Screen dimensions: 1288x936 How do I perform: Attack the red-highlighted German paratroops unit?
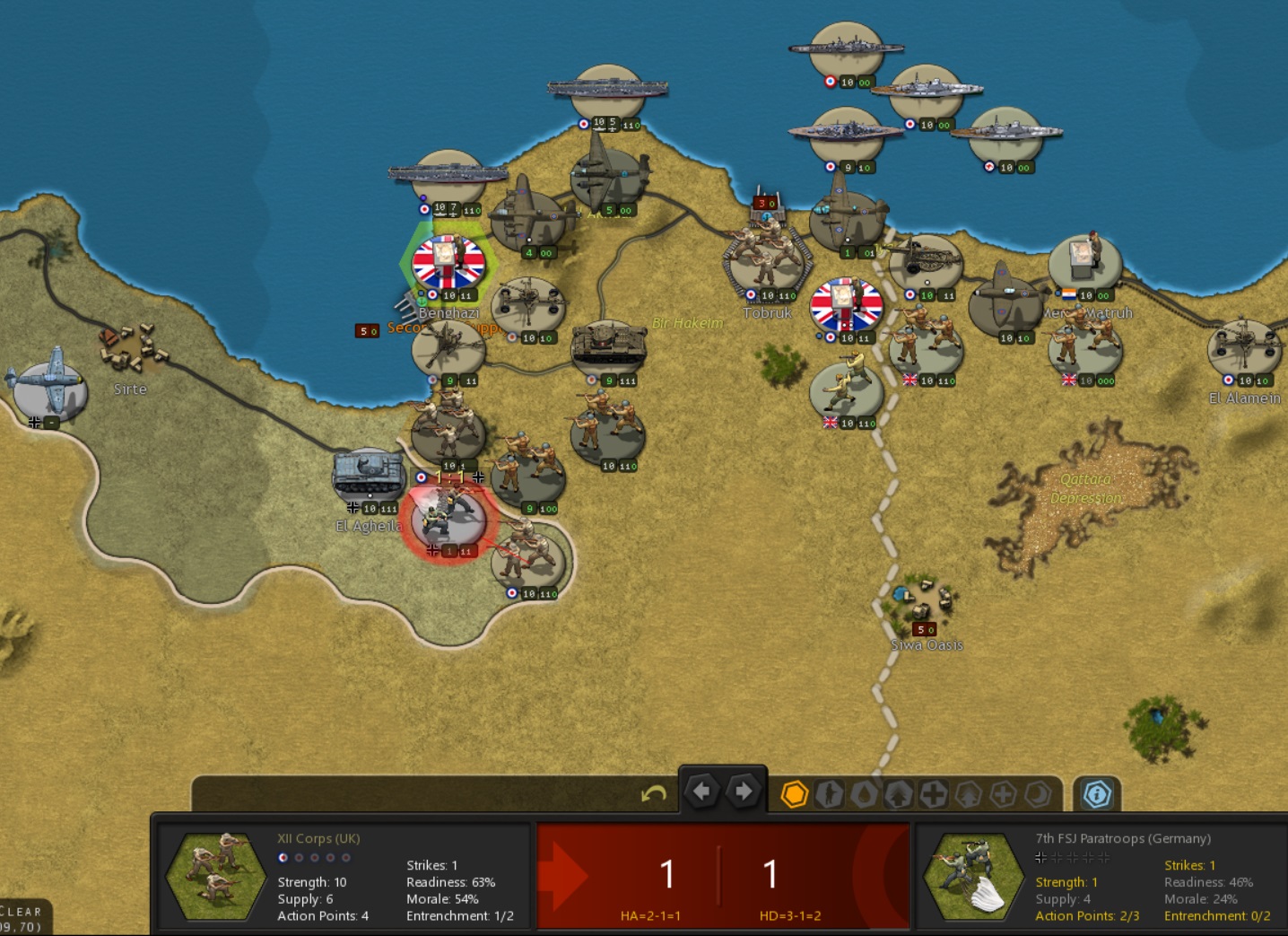point(448,520)
